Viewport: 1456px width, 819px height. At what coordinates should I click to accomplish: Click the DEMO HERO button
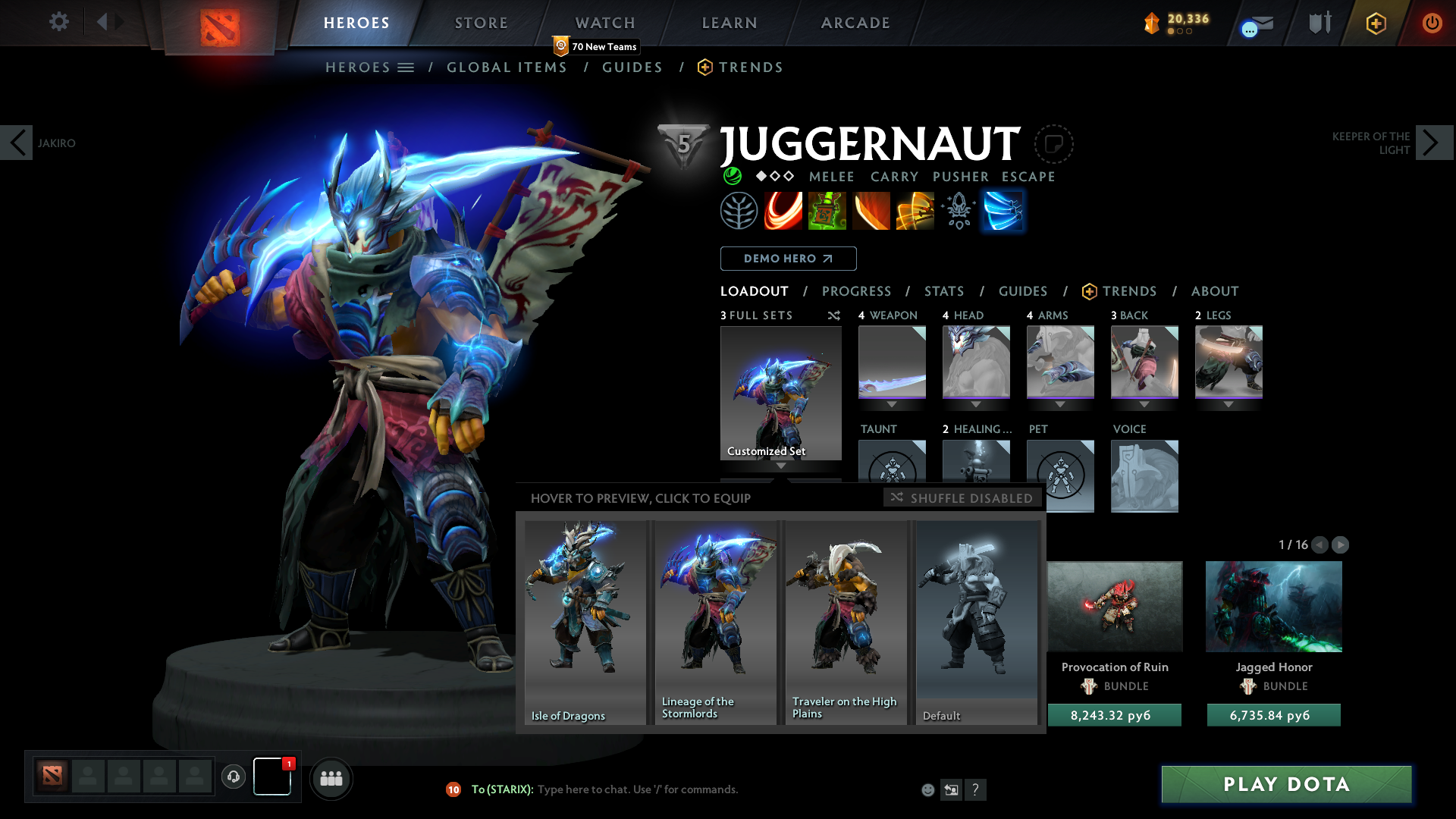coord(788,259)
